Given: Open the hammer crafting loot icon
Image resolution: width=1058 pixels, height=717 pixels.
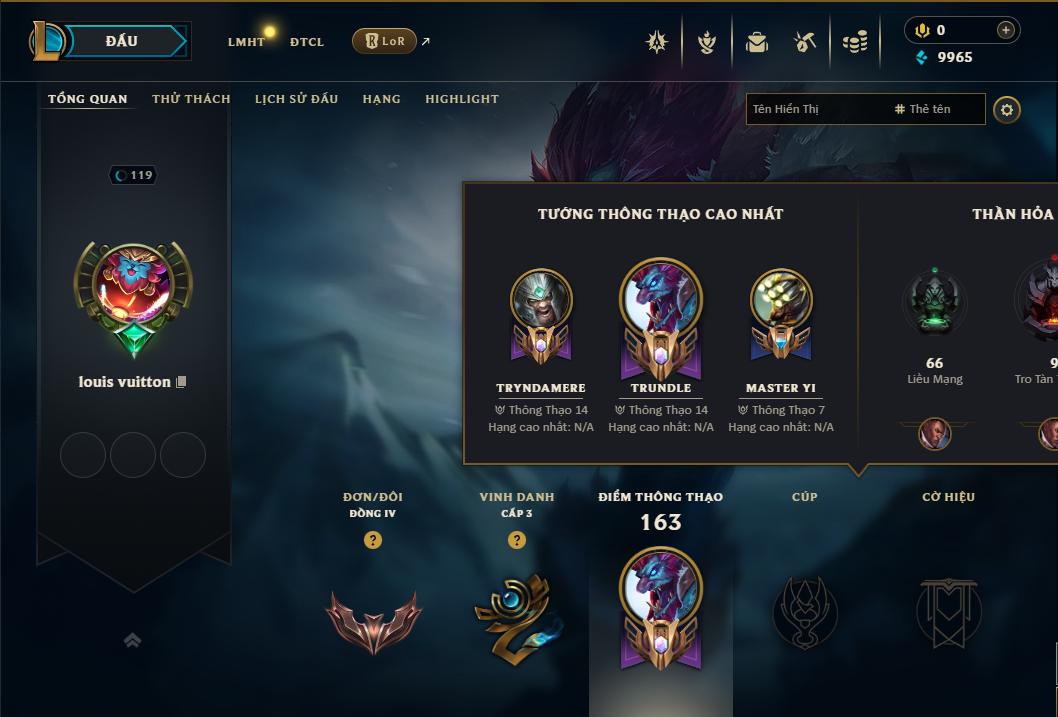Looking at the screenshot, I should click(805, 42).
